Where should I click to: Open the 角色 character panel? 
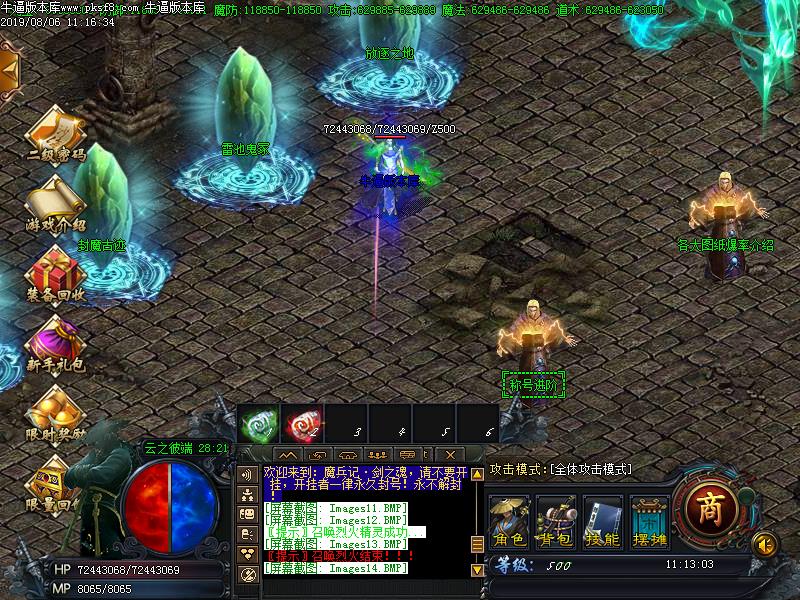[x=510, y=521]
